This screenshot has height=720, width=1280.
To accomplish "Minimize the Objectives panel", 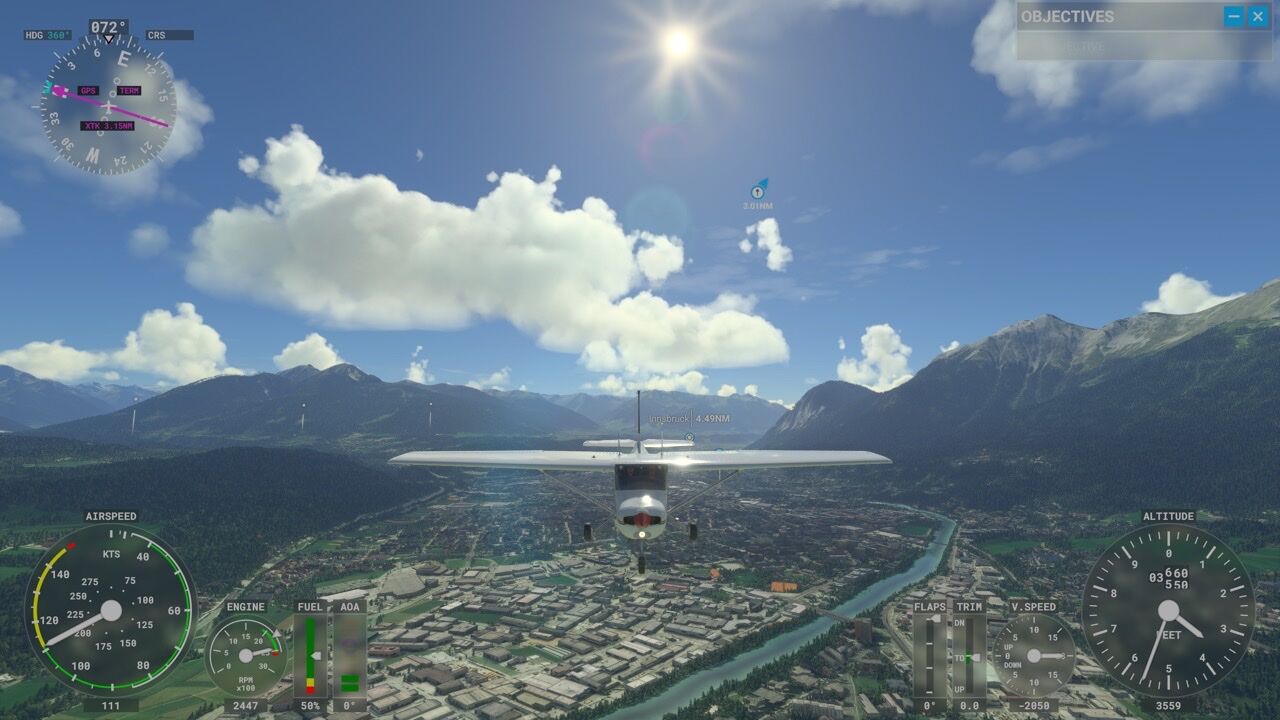I will click(1234, 16).
